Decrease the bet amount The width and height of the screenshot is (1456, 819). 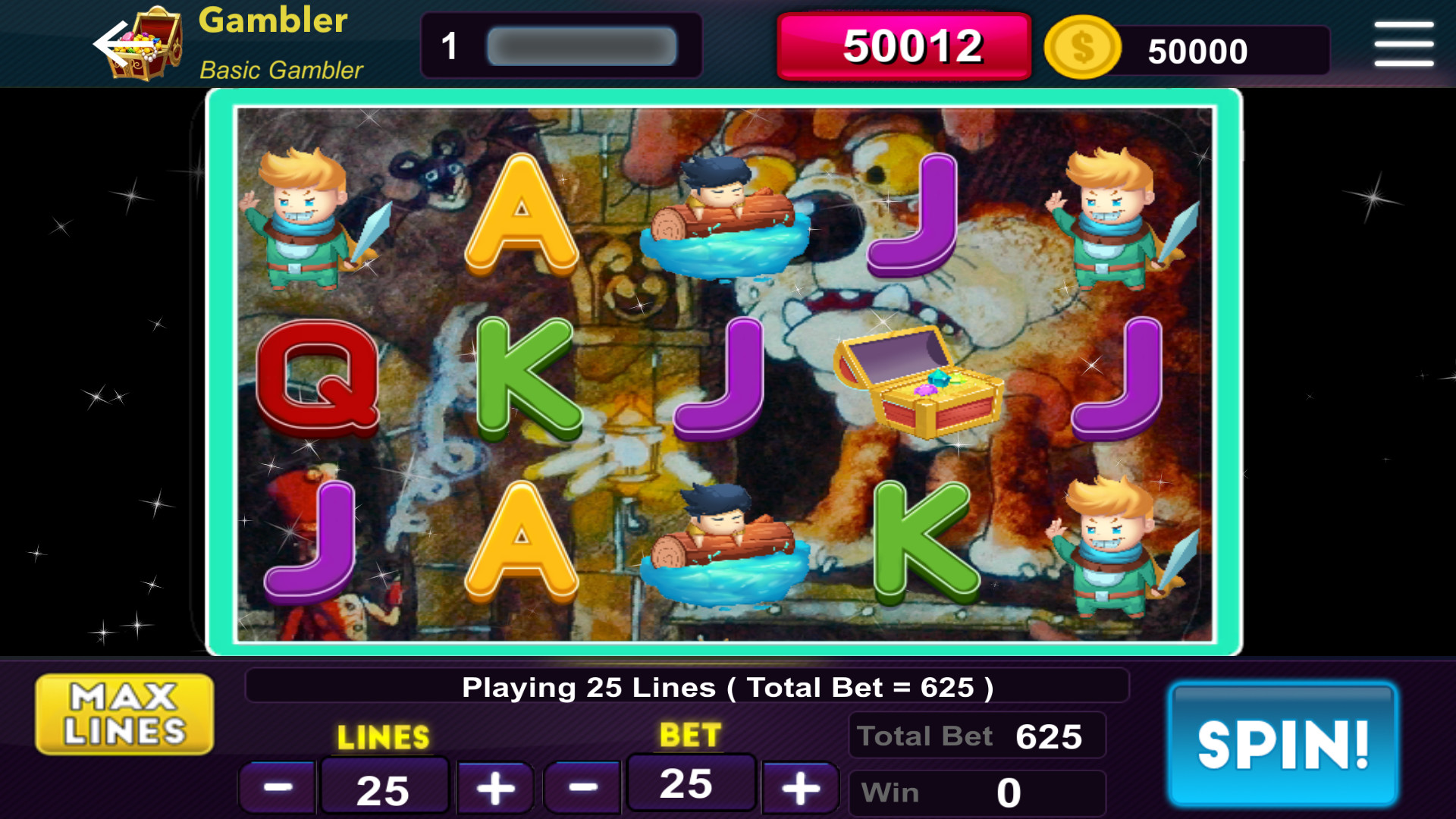click(582, 786)
